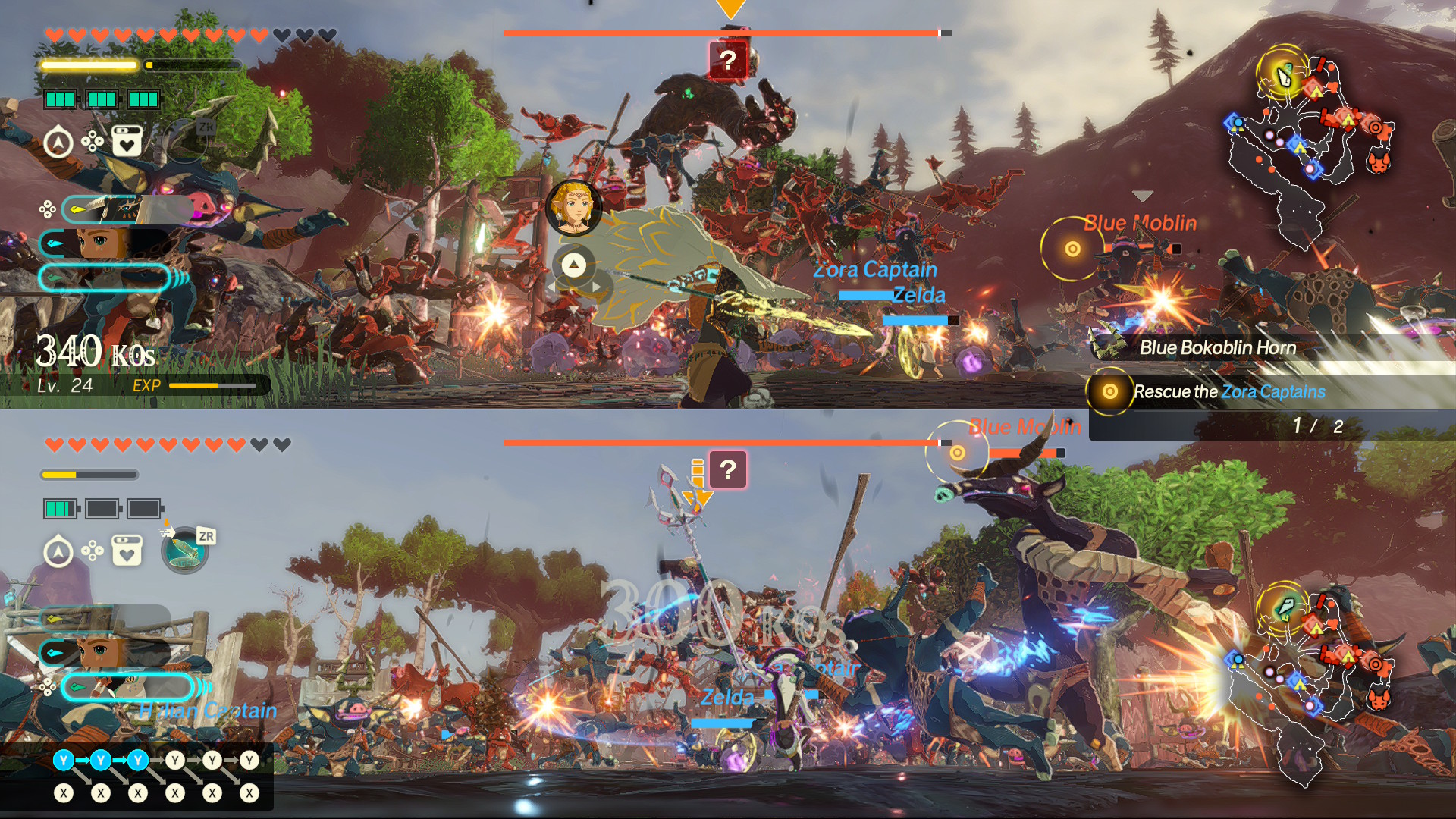Click the Blue Bokoblin Horn pickup icon
This screenshot has width=1456, height=819.
click(x=1109, y=347)
